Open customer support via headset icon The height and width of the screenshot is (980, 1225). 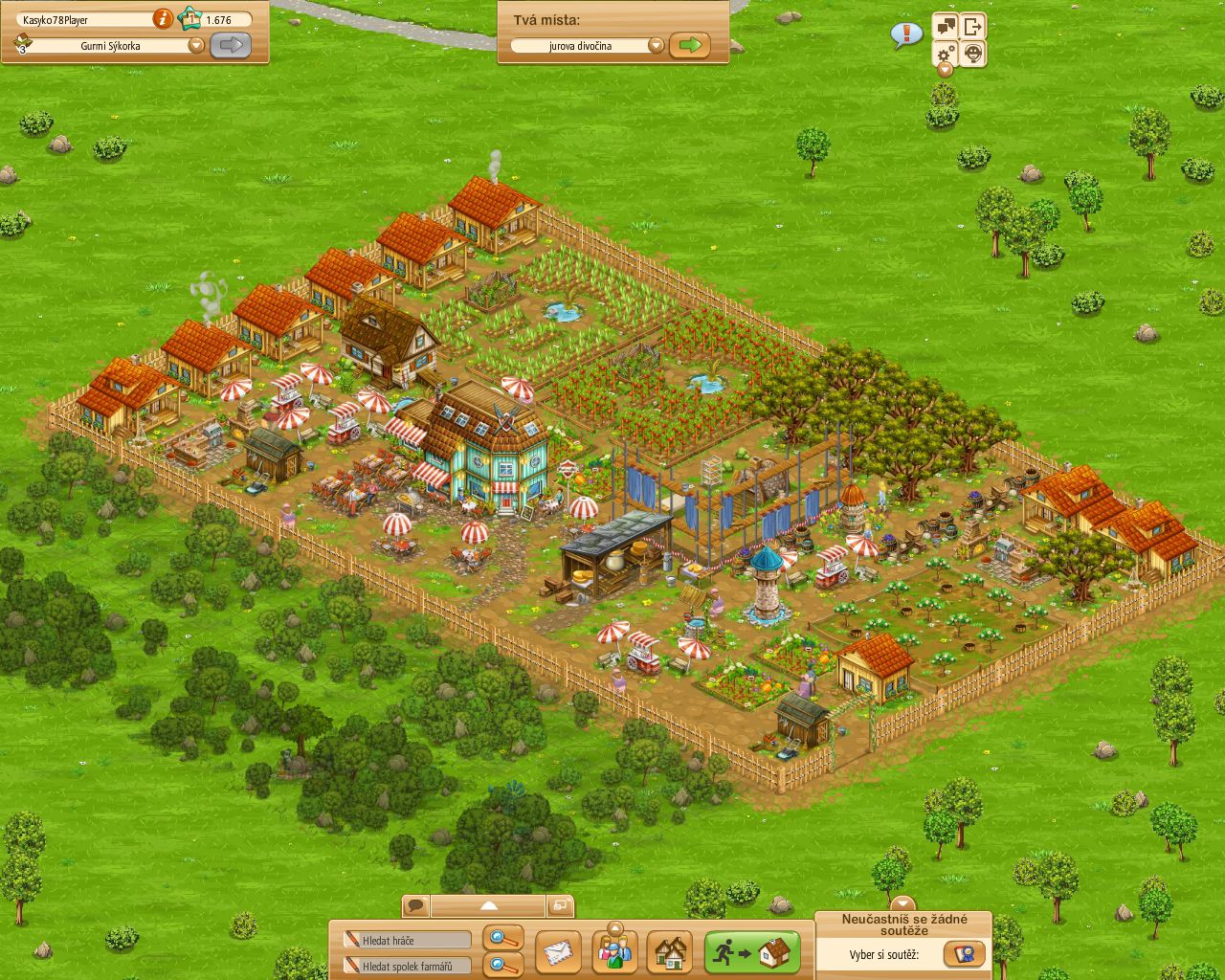pos(973,54)
